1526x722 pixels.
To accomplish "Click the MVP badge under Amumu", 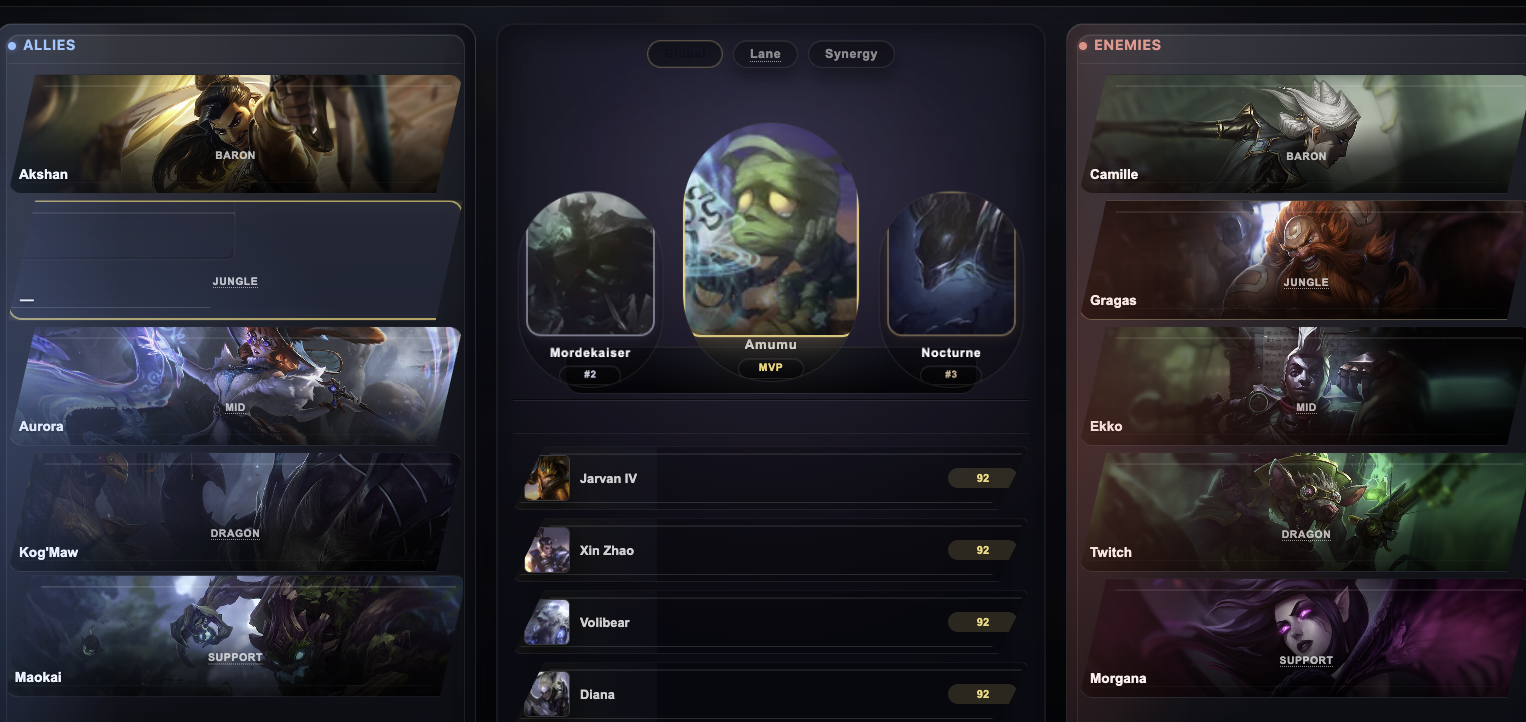I will (x=771, y=368).
